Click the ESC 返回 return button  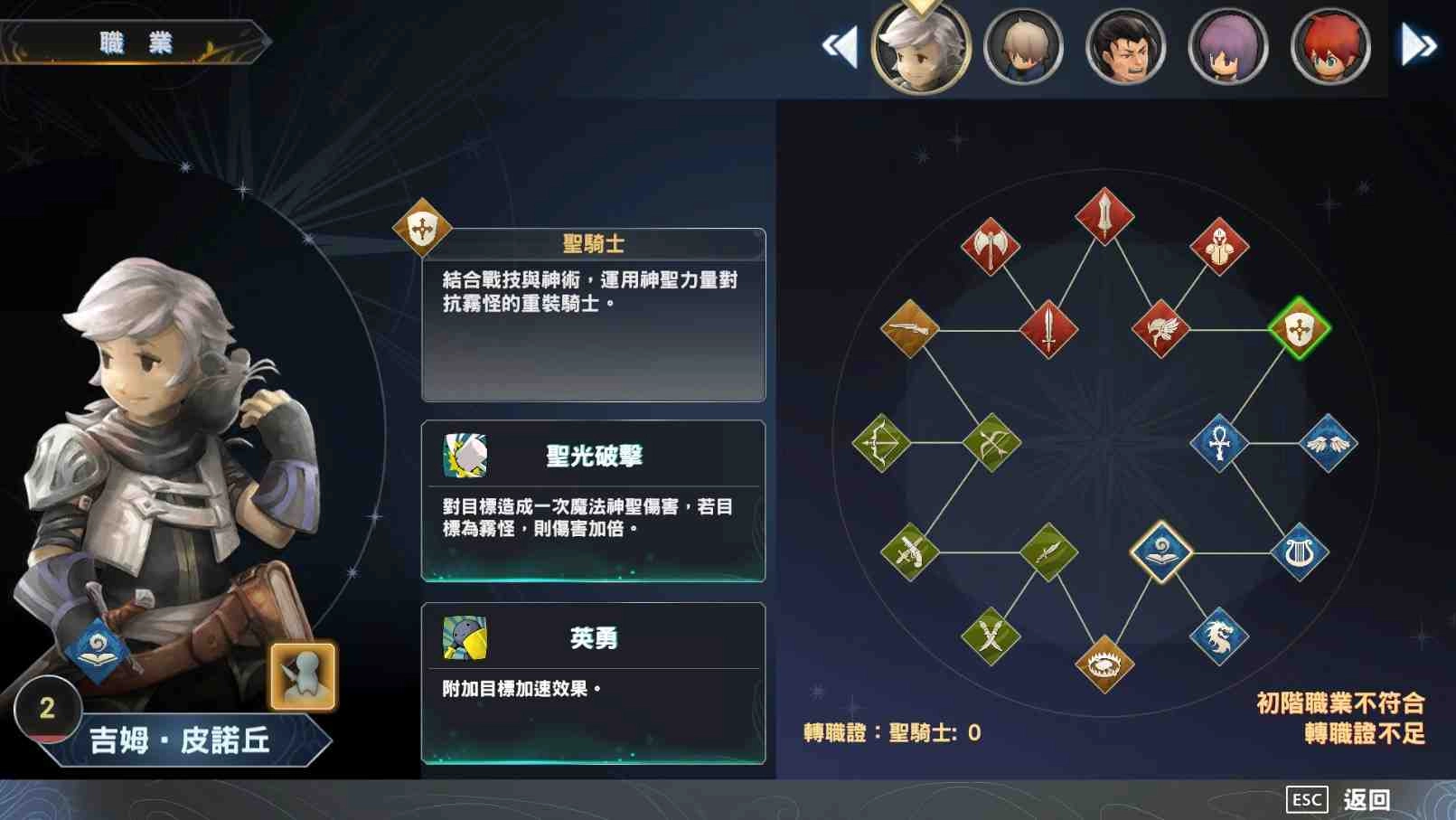(x=1345, y=798)
